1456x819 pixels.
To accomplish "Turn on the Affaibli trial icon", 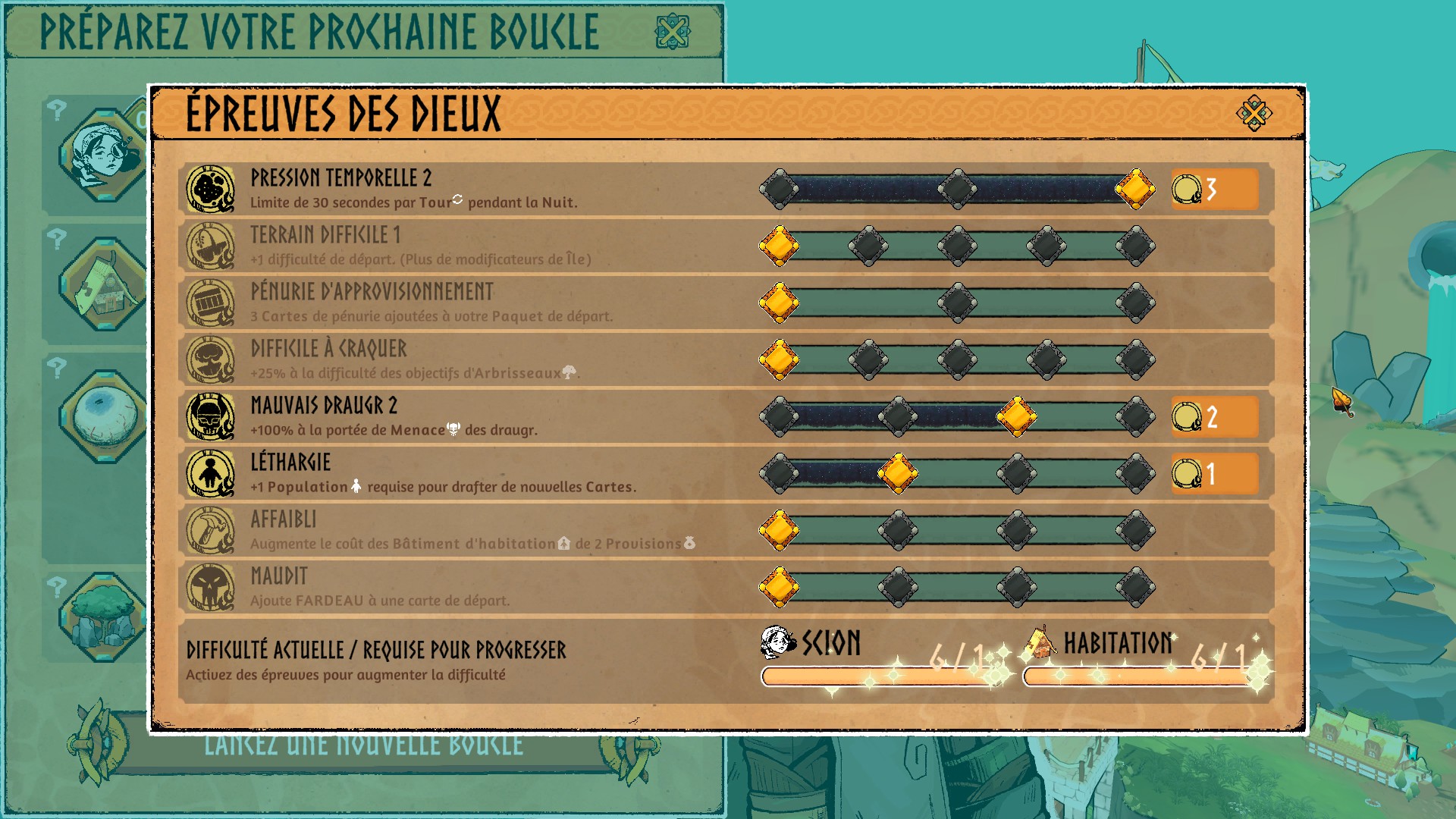I will tap(210, 530).
